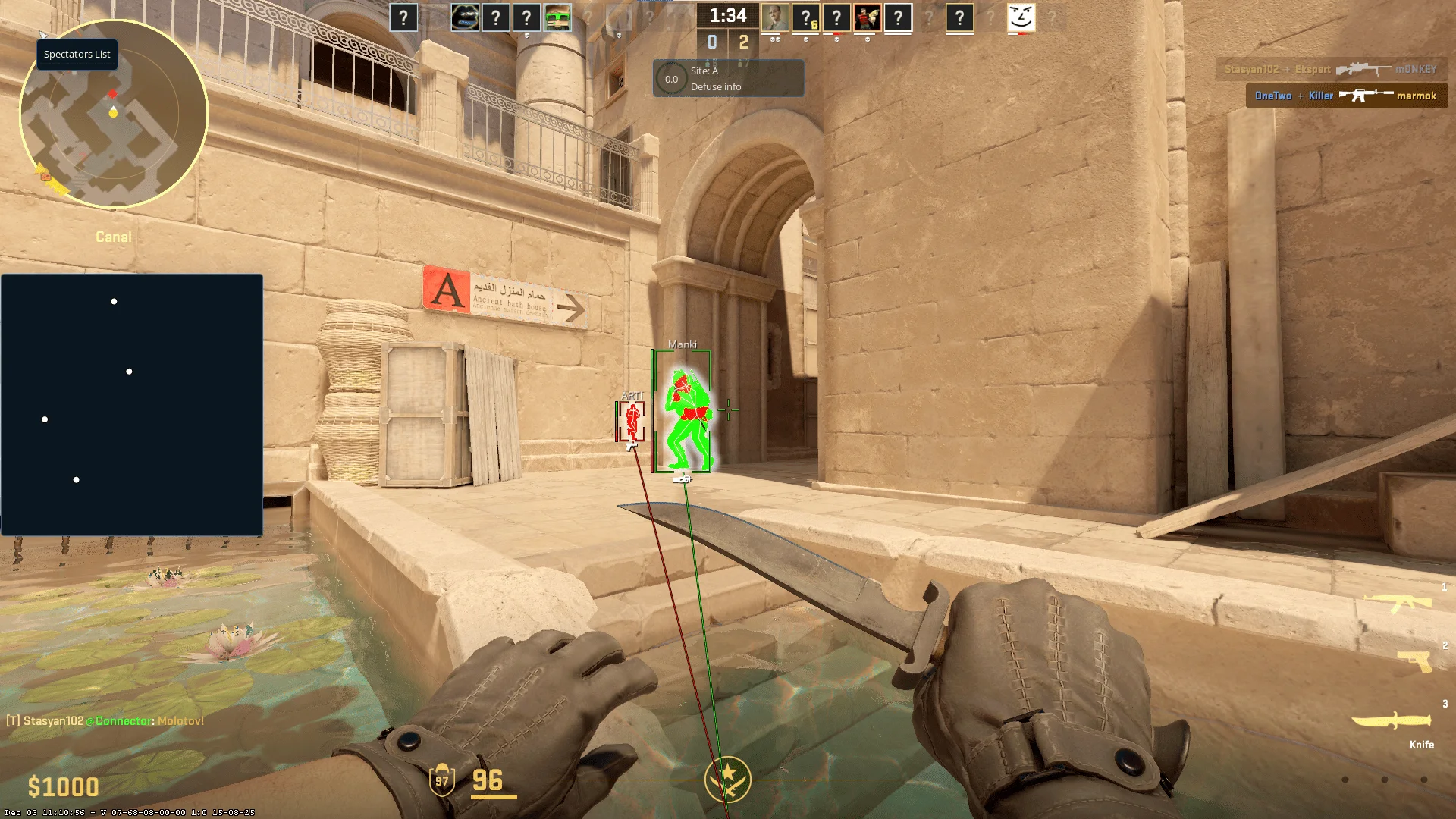
Task: Select the locked question-mark player avatar
Action: [x=805, y=17]
